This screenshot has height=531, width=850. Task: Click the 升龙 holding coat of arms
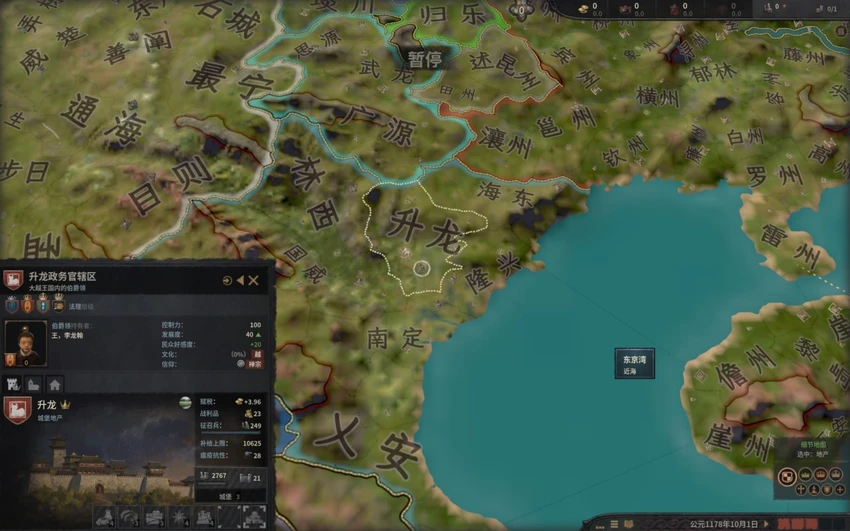16,409
